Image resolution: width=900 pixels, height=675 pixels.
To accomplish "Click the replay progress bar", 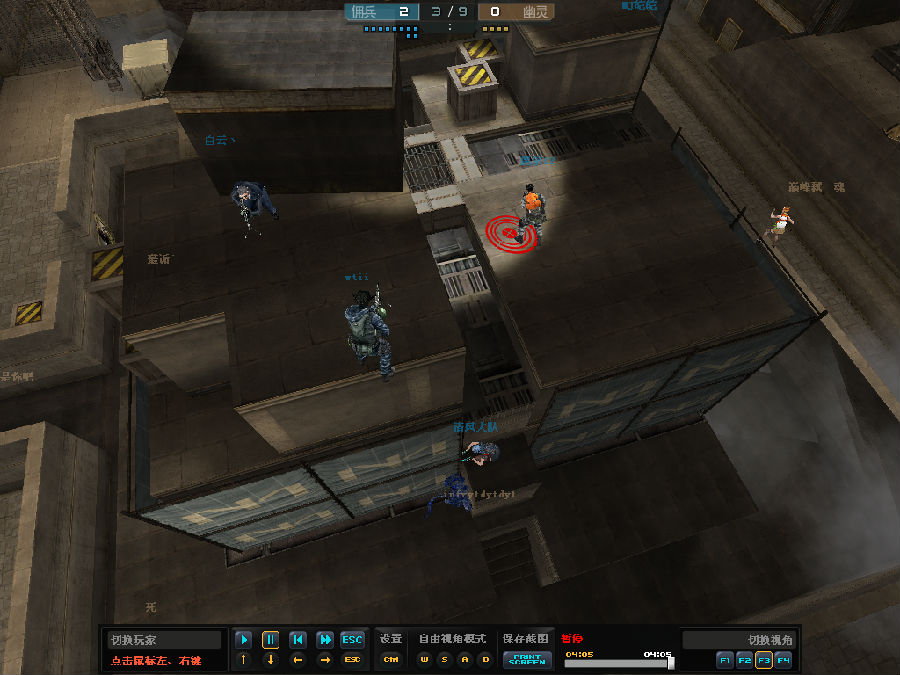I will coord(618,662).
